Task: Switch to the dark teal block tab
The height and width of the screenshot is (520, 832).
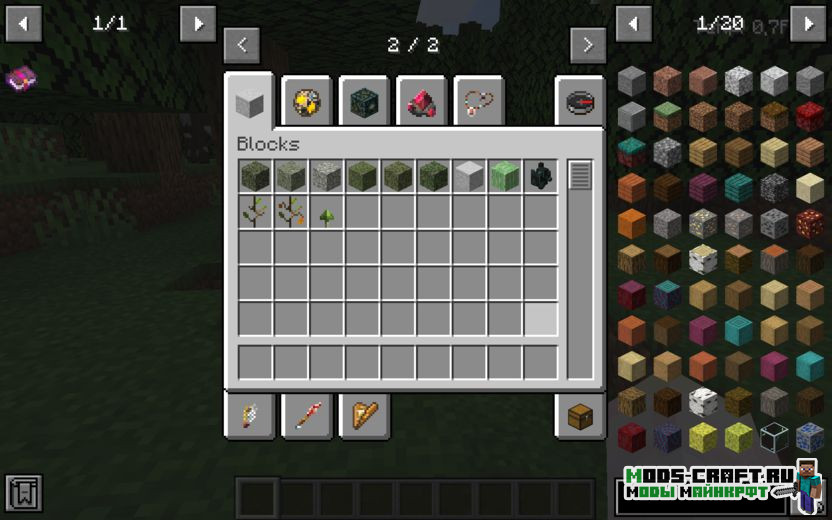Action: pyautogui.click(x=363, y=101)
